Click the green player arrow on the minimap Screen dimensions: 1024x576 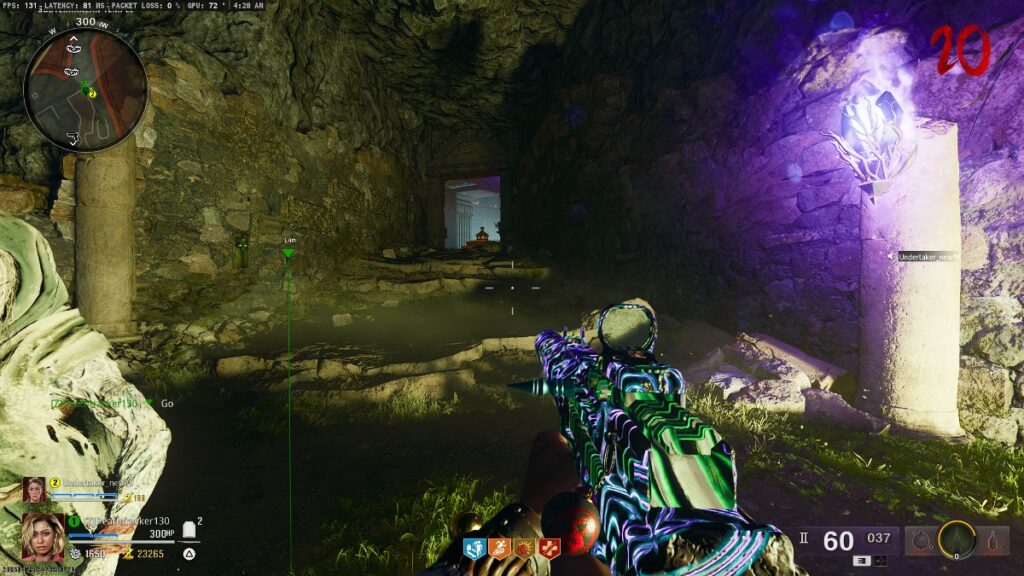click(84, 85)
